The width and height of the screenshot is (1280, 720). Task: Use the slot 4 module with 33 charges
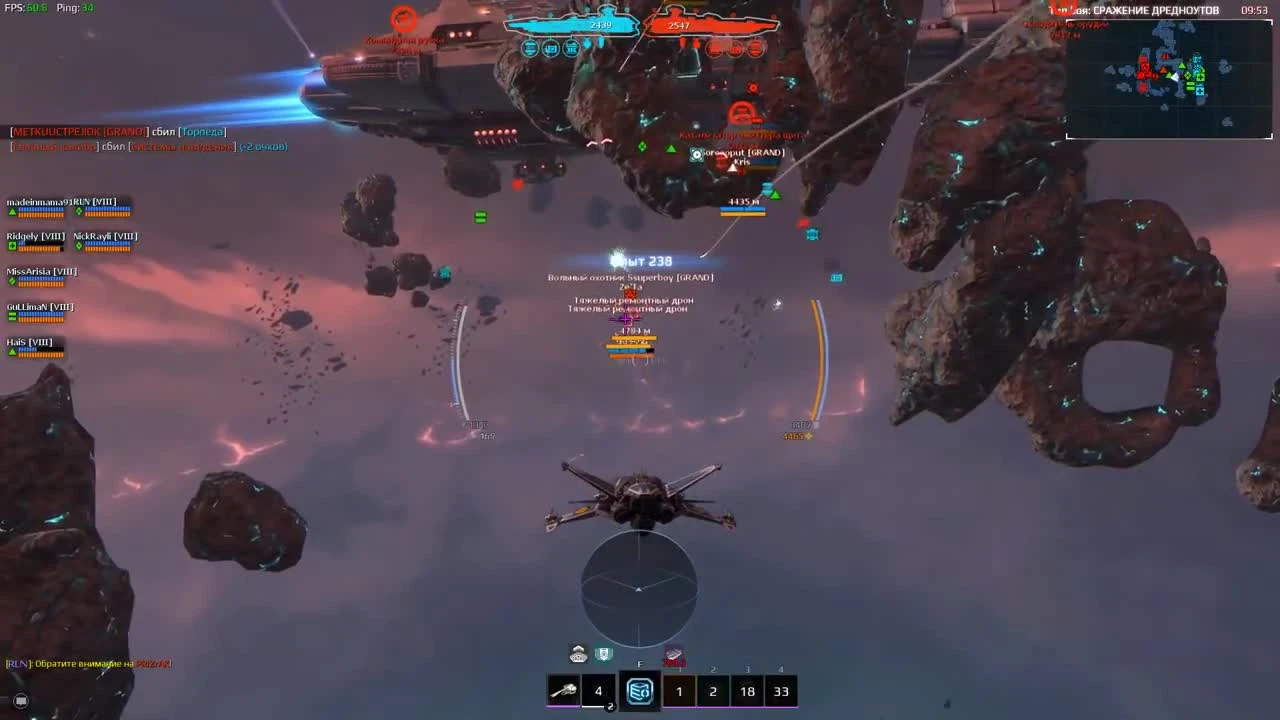[x=781, y=690]
